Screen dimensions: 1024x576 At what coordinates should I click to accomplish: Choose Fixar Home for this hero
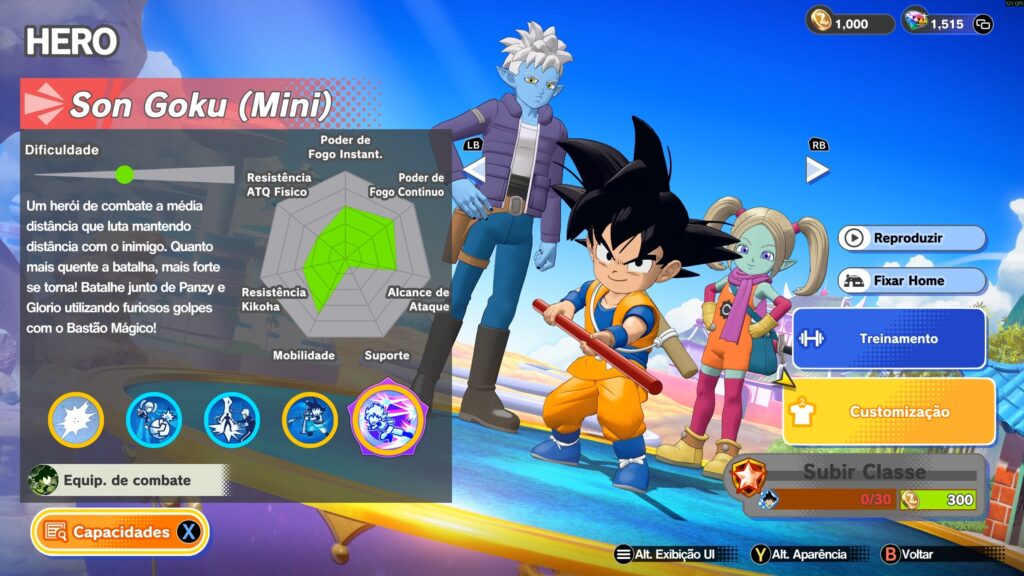coord(912,281)
